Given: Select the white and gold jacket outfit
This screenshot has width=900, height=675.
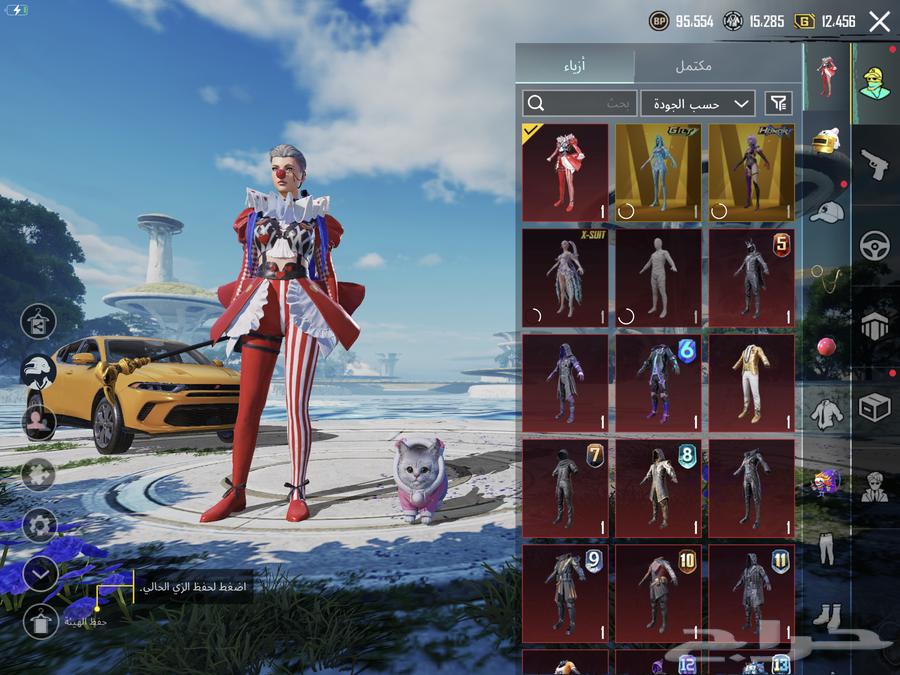Looking at the screenshot, I should click(751, 383).
